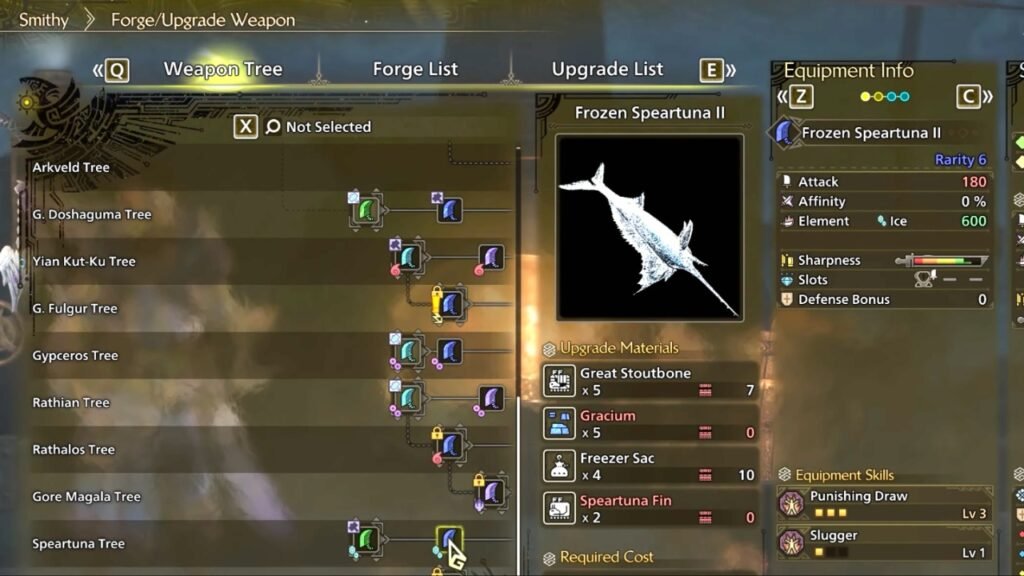View the Punishing Draw skill entry

884,504
